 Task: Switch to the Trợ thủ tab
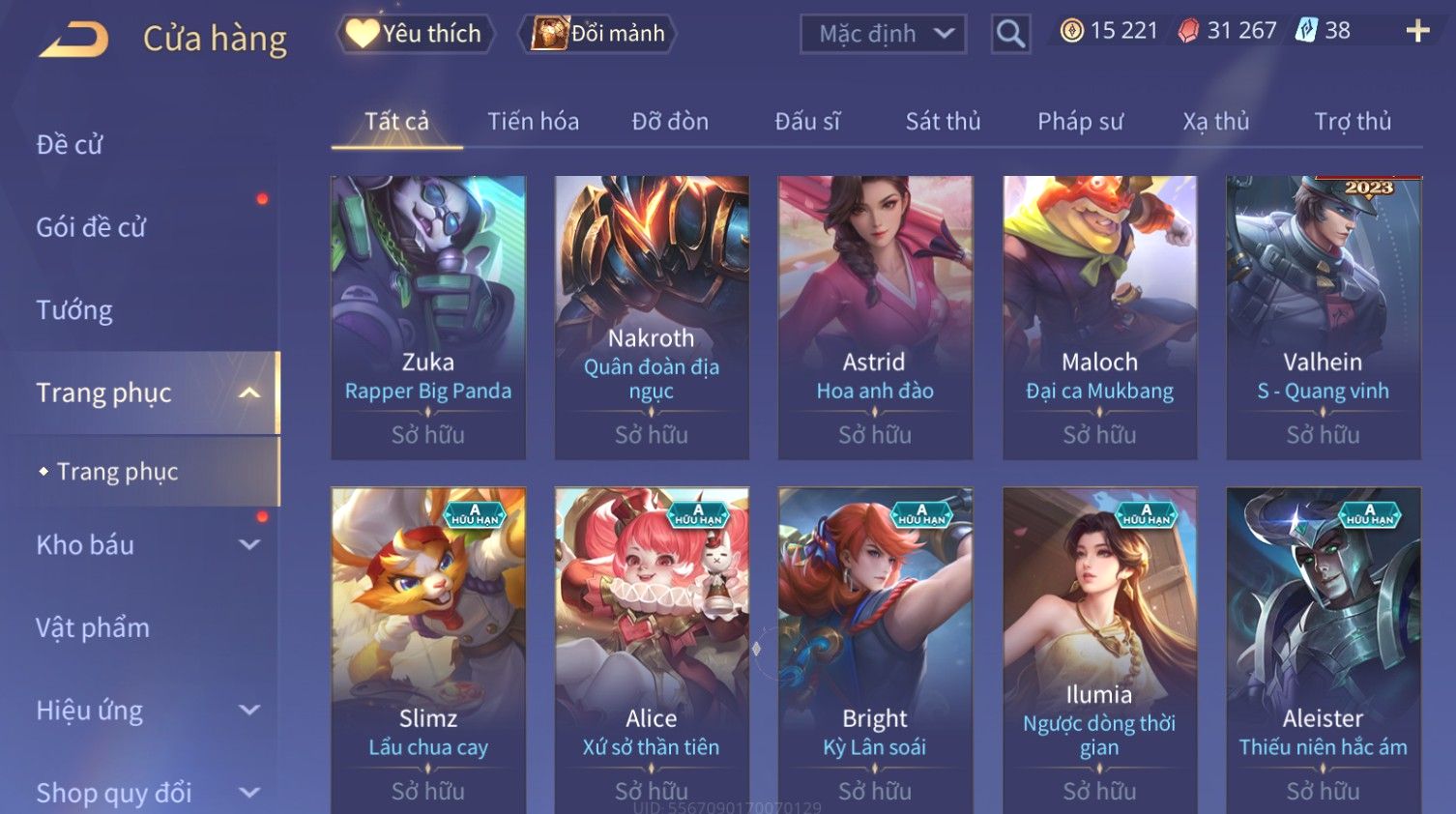(1352, 122)
